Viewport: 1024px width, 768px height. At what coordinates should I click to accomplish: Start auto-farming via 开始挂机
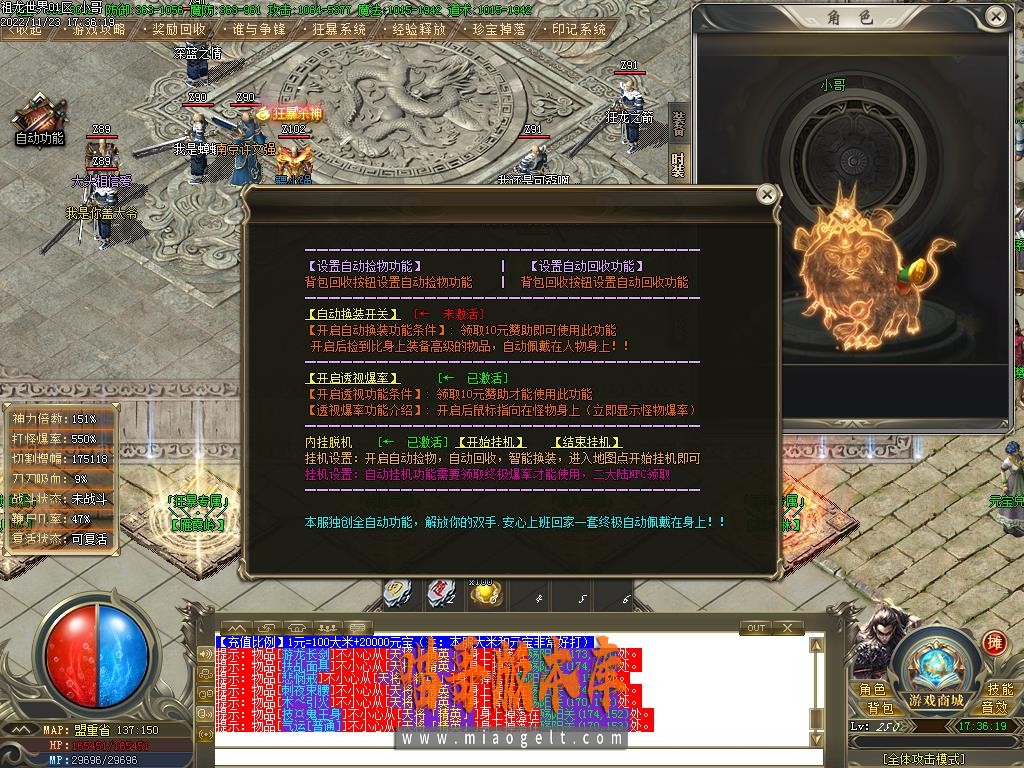[490, 442]
